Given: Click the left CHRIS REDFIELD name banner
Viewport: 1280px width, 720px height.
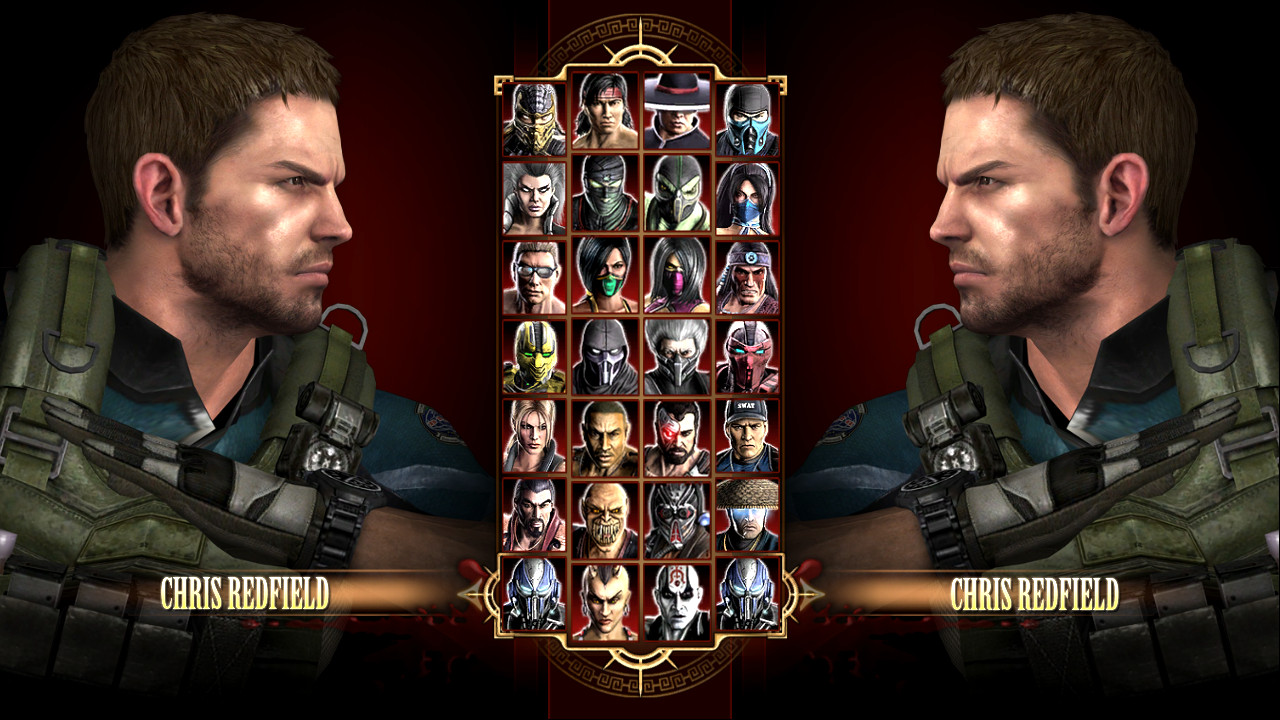Looking at the screenshot, I should click(243, 592).
